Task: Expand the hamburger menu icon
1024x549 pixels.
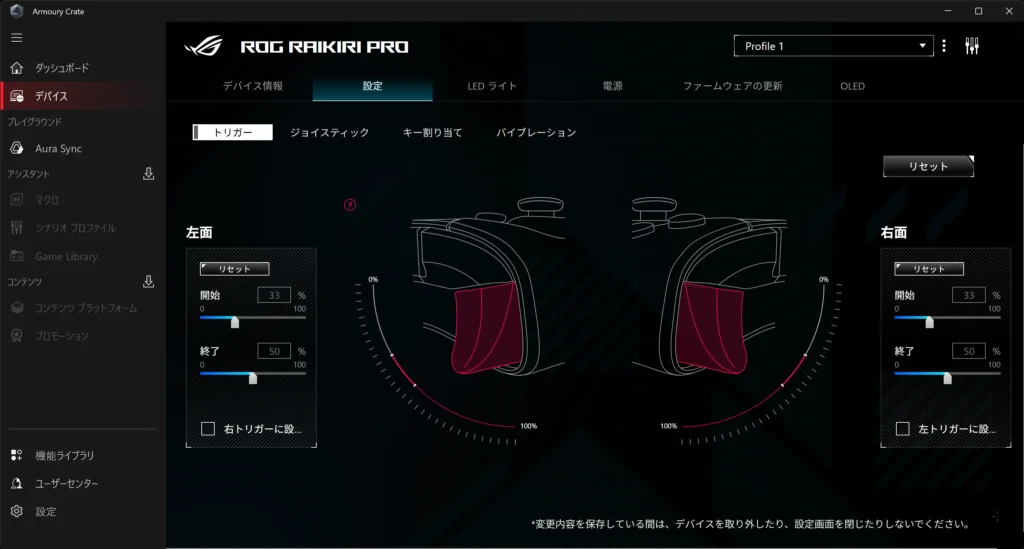Action: click(x=16, y=38)
